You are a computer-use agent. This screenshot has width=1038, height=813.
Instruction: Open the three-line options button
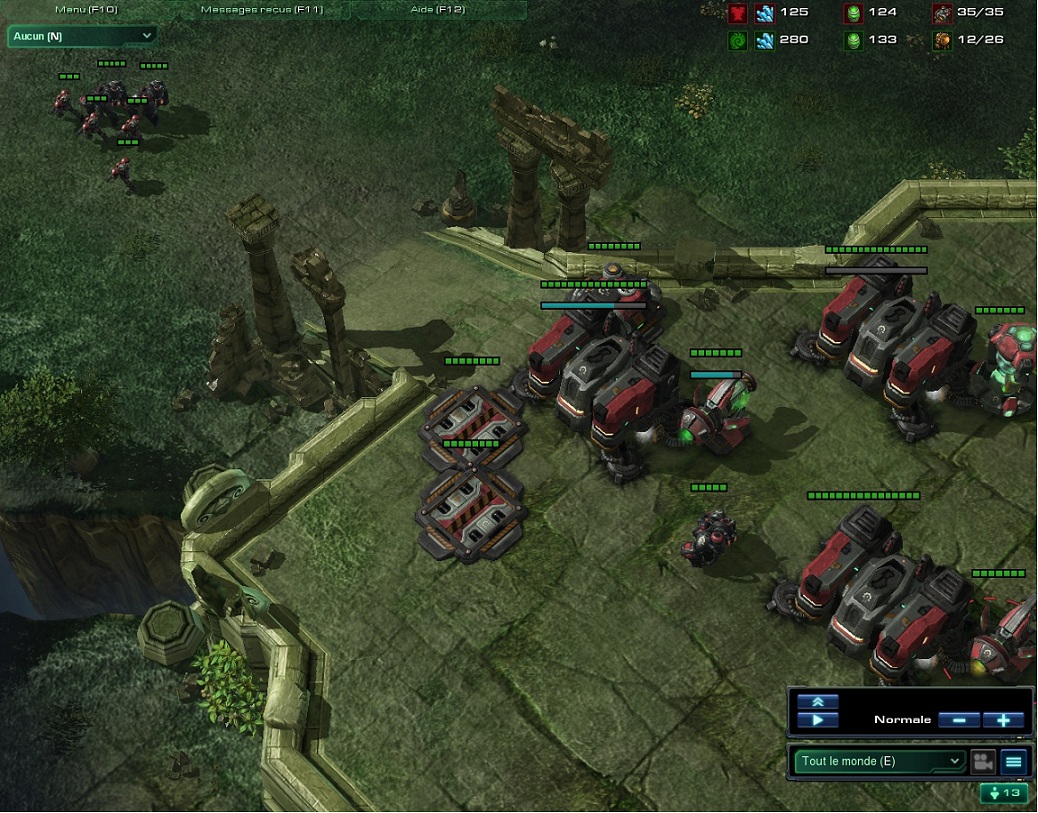coord(1014,762)
